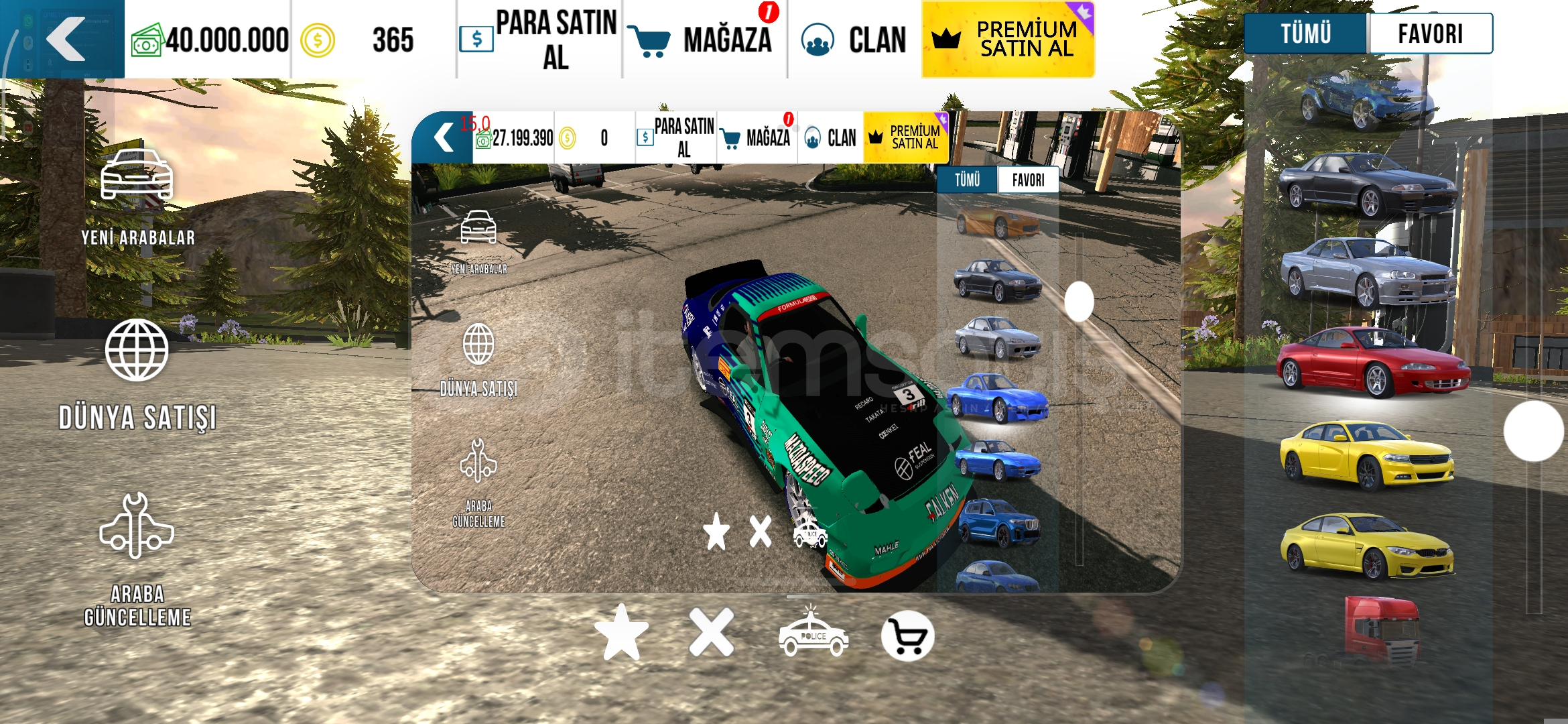Click the large white car list scroll handle
This screenshot has height=724, width=1568.
[x=1533, y=431]
